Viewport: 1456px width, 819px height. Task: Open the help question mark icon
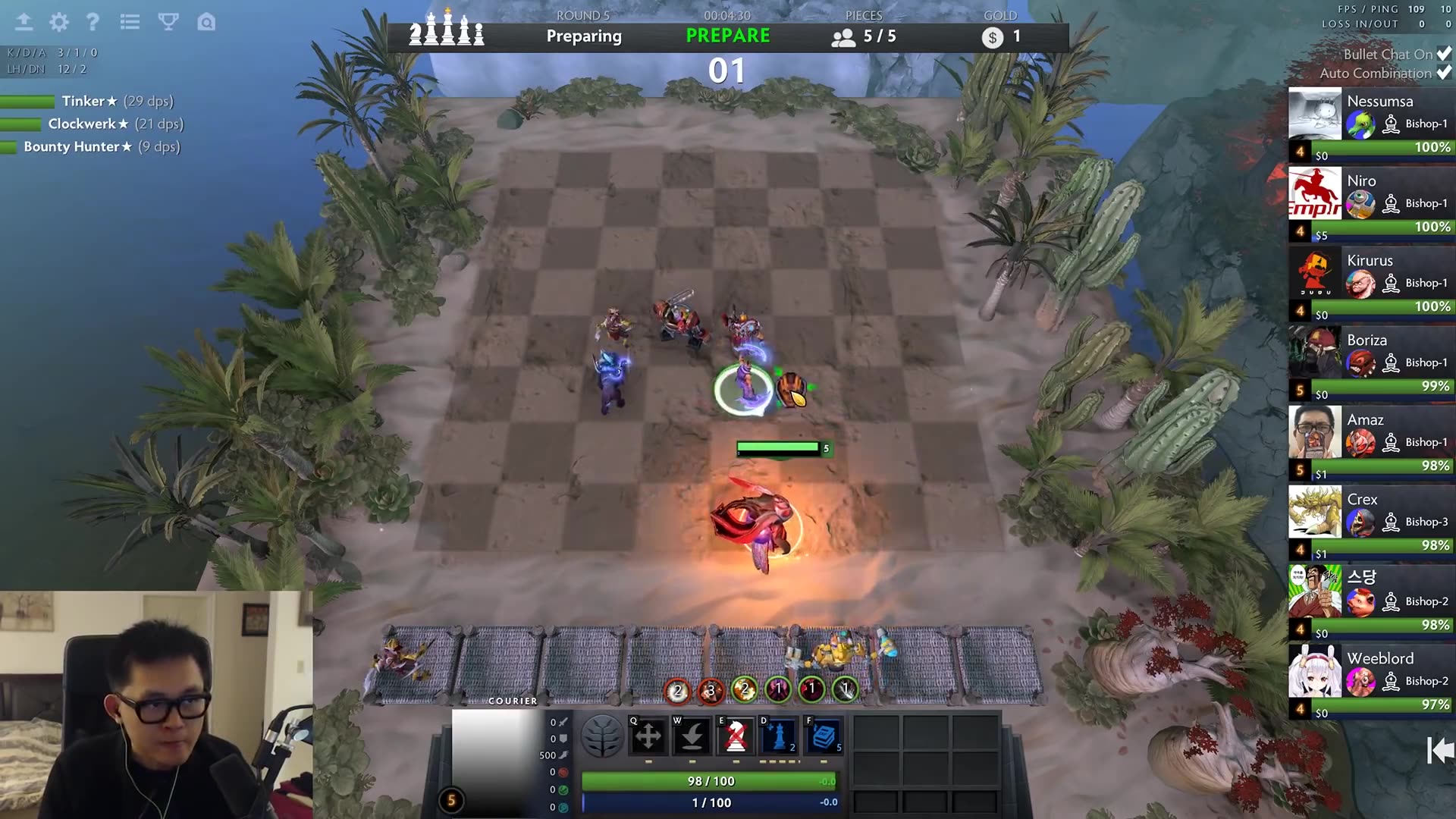point(93,23)
